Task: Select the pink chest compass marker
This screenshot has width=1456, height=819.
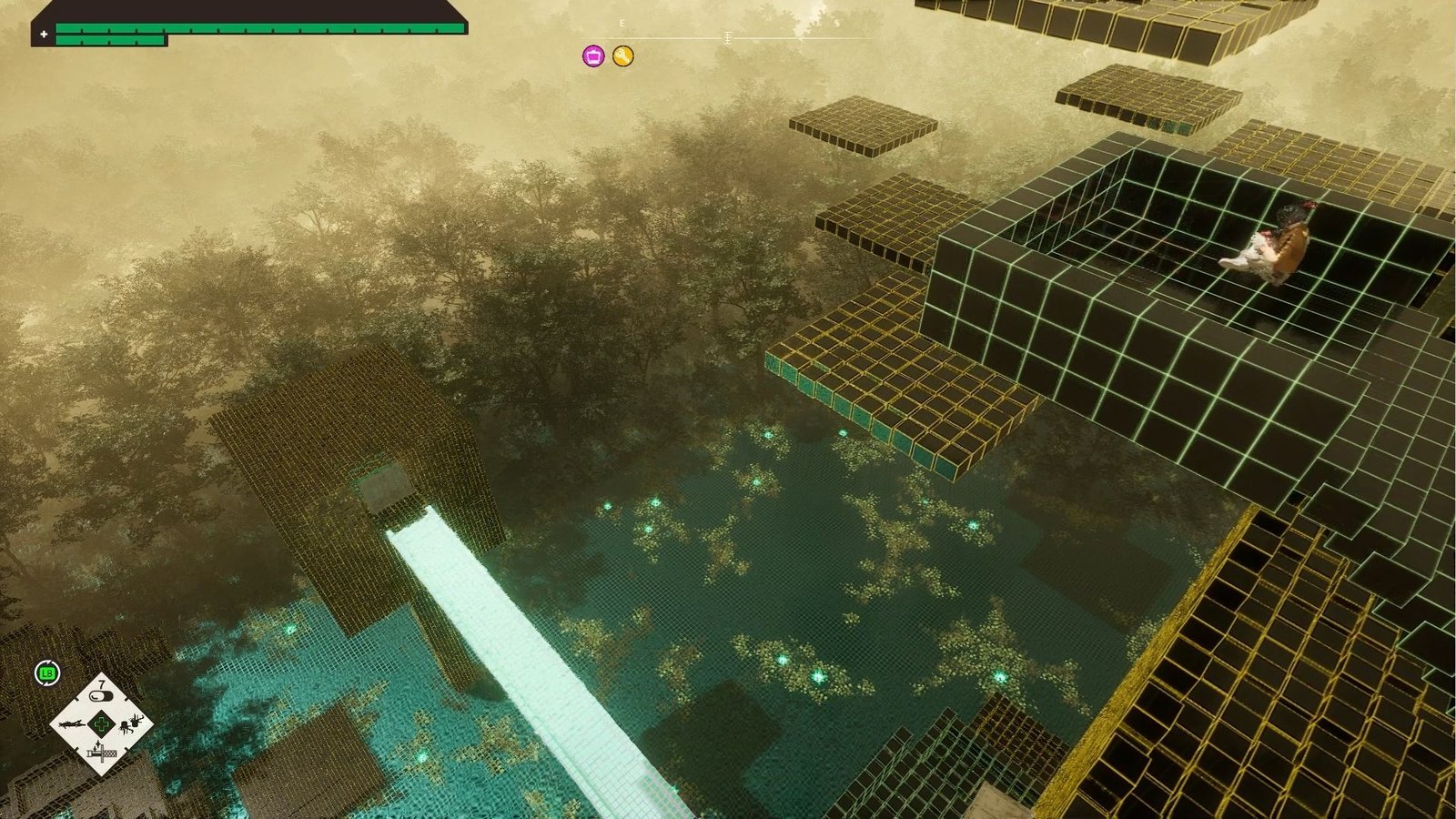Action: [593, 56]
